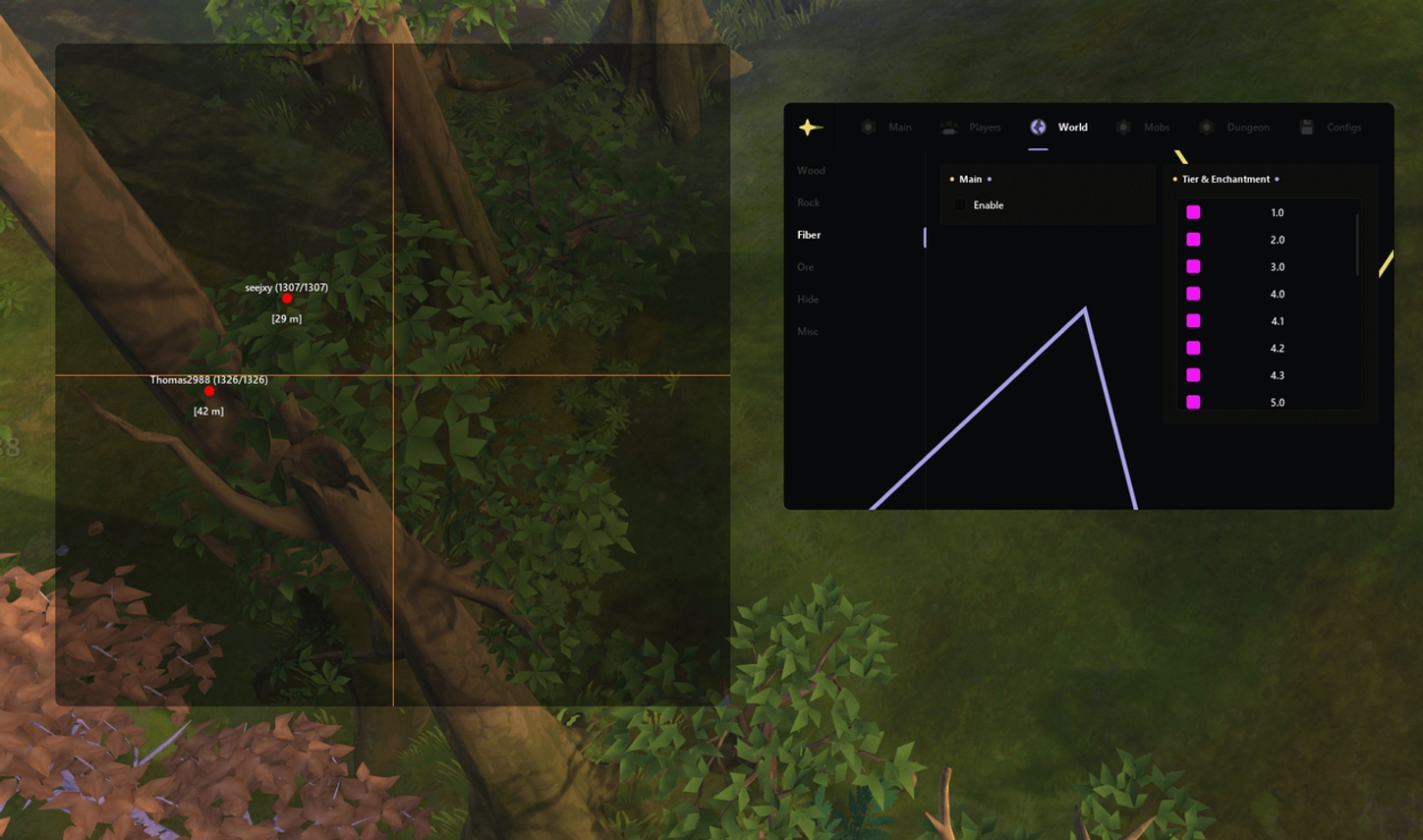Click the Main section header

pyautogui.click(x=970, y=179)
